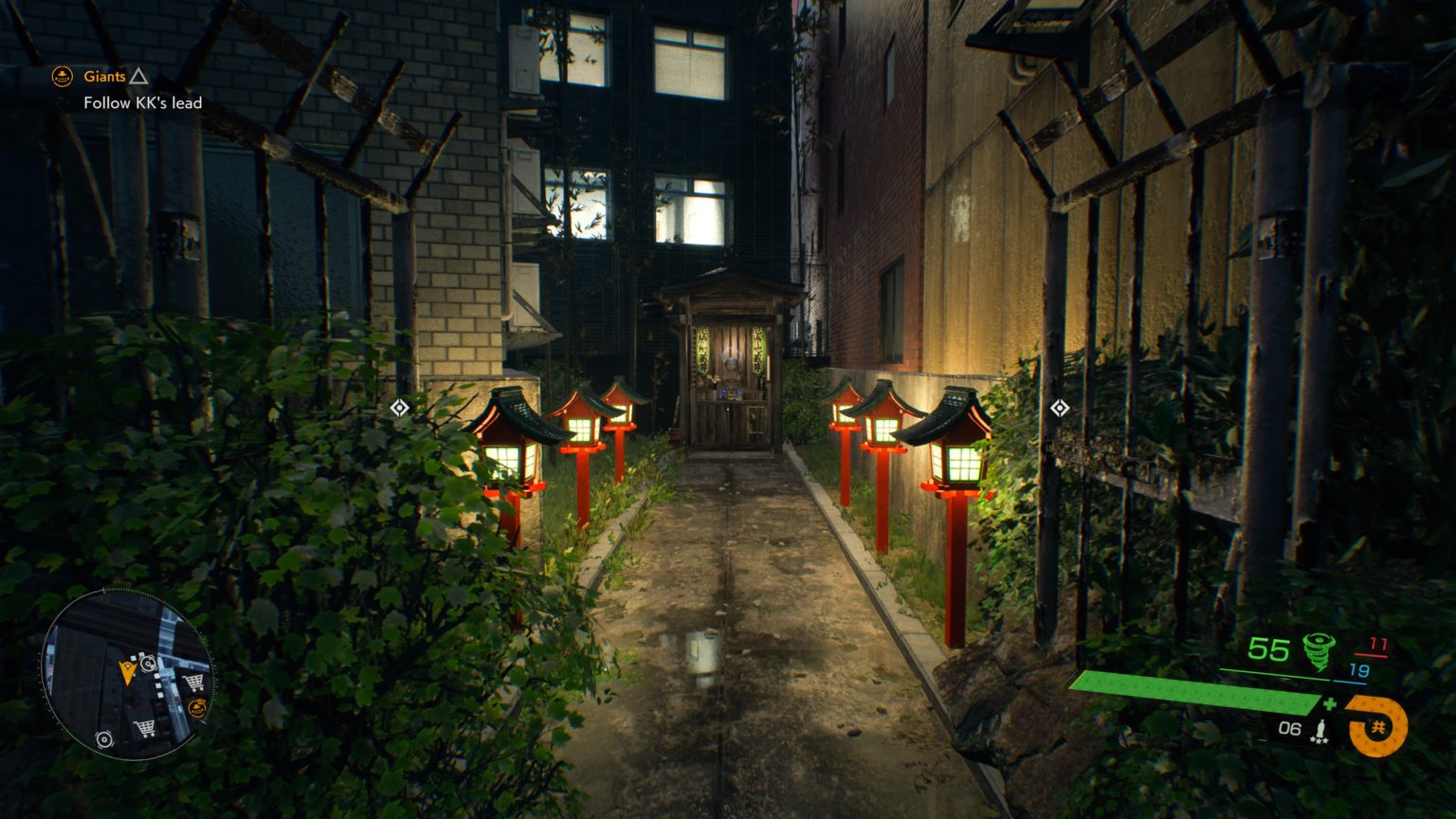The width and height of the screenshot is (1456, 819).
Task: Click the blue "19" ammo counter
Action: (1358, 670)
